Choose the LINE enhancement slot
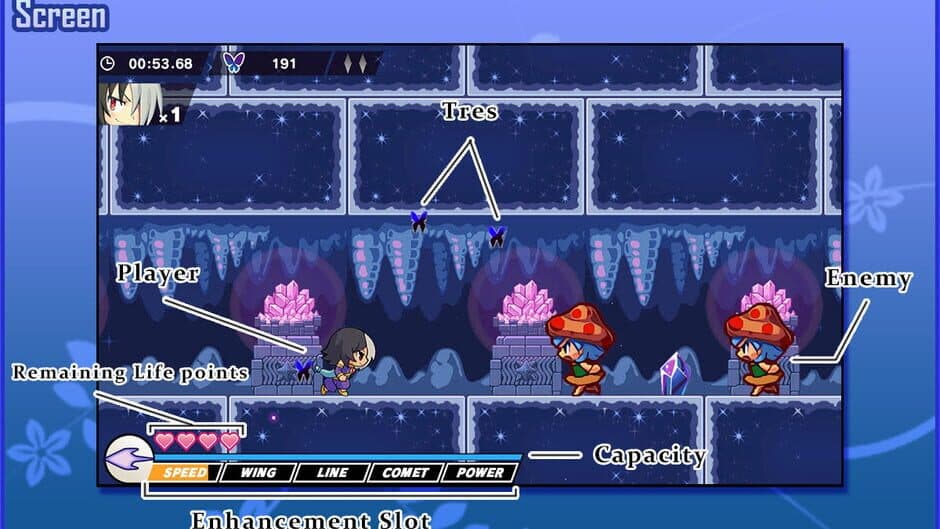The image size is (940, 529). (330, 473)
